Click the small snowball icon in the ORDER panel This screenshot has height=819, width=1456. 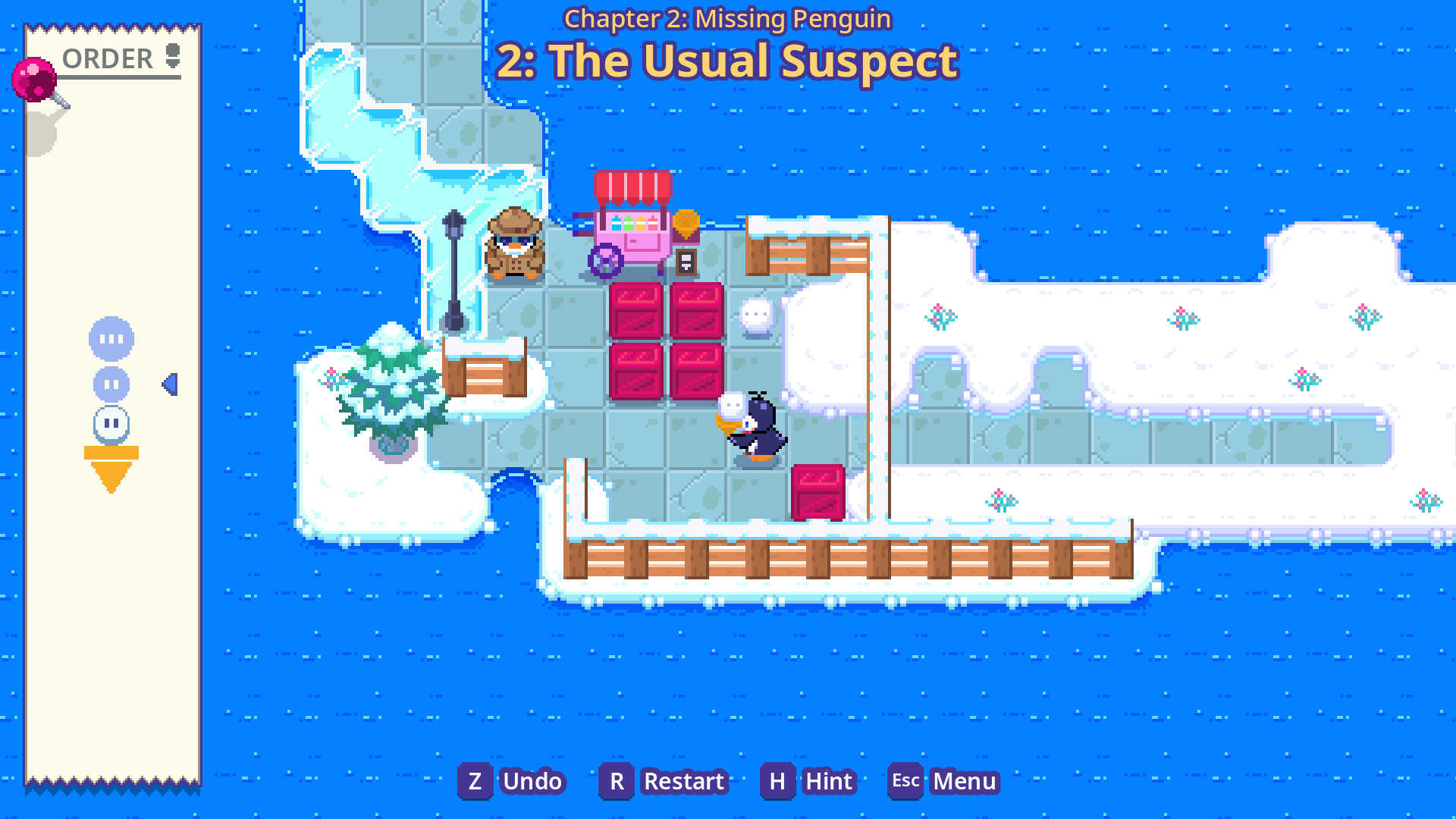click(111, 425)
